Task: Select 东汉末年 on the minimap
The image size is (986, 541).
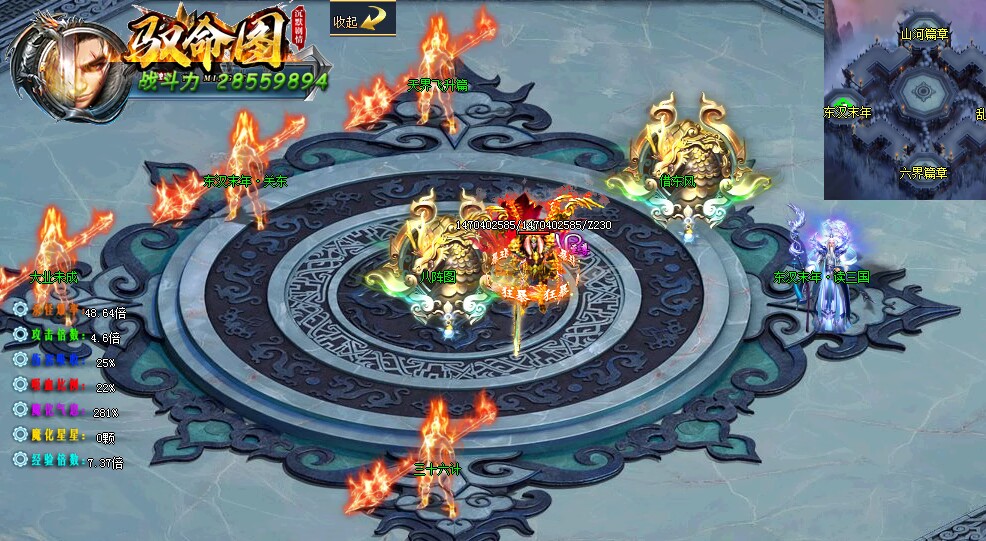Action: pos(847,113)
